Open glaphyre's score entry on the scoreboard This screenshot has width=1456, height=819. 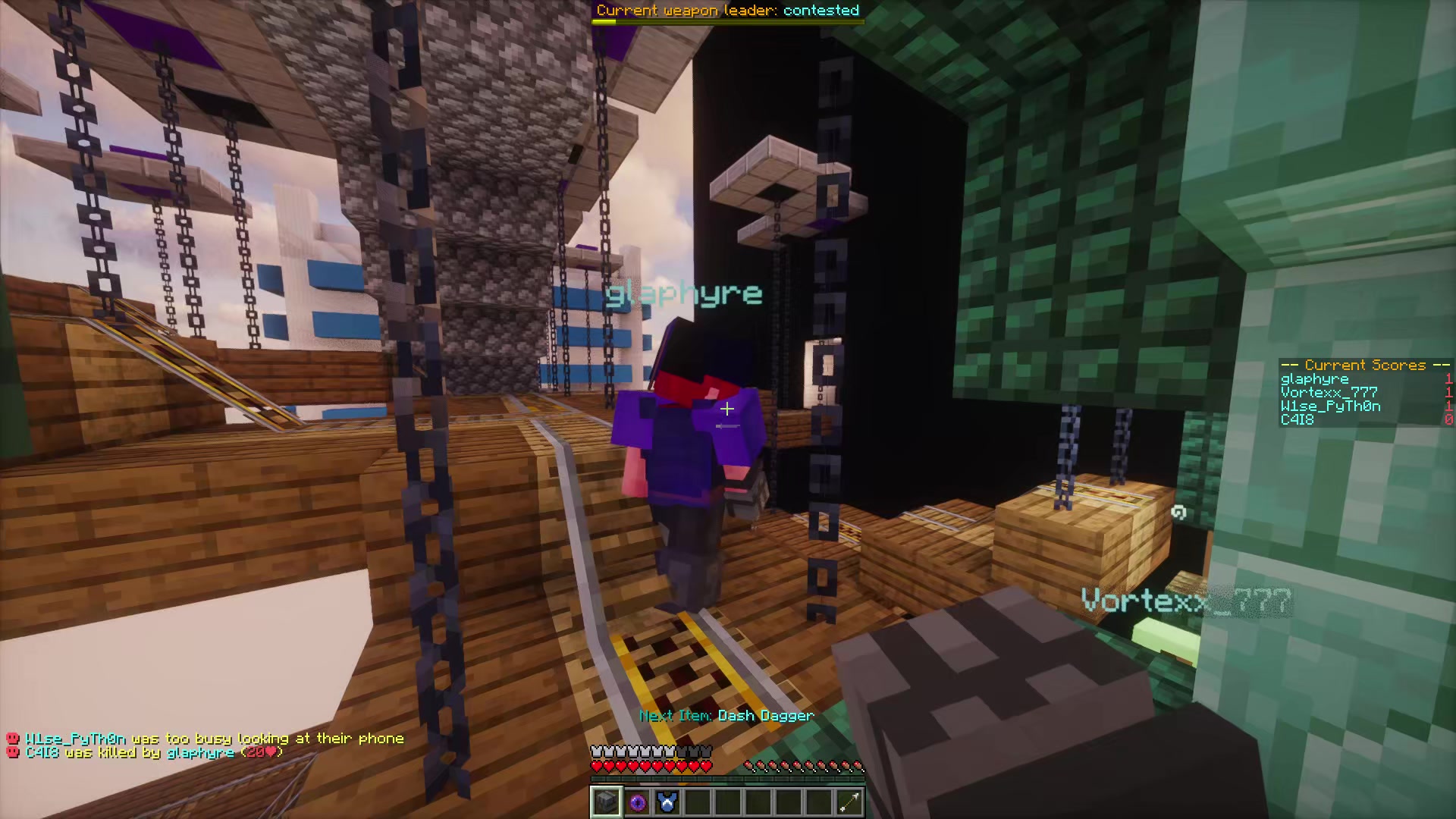click(1313, 378)
